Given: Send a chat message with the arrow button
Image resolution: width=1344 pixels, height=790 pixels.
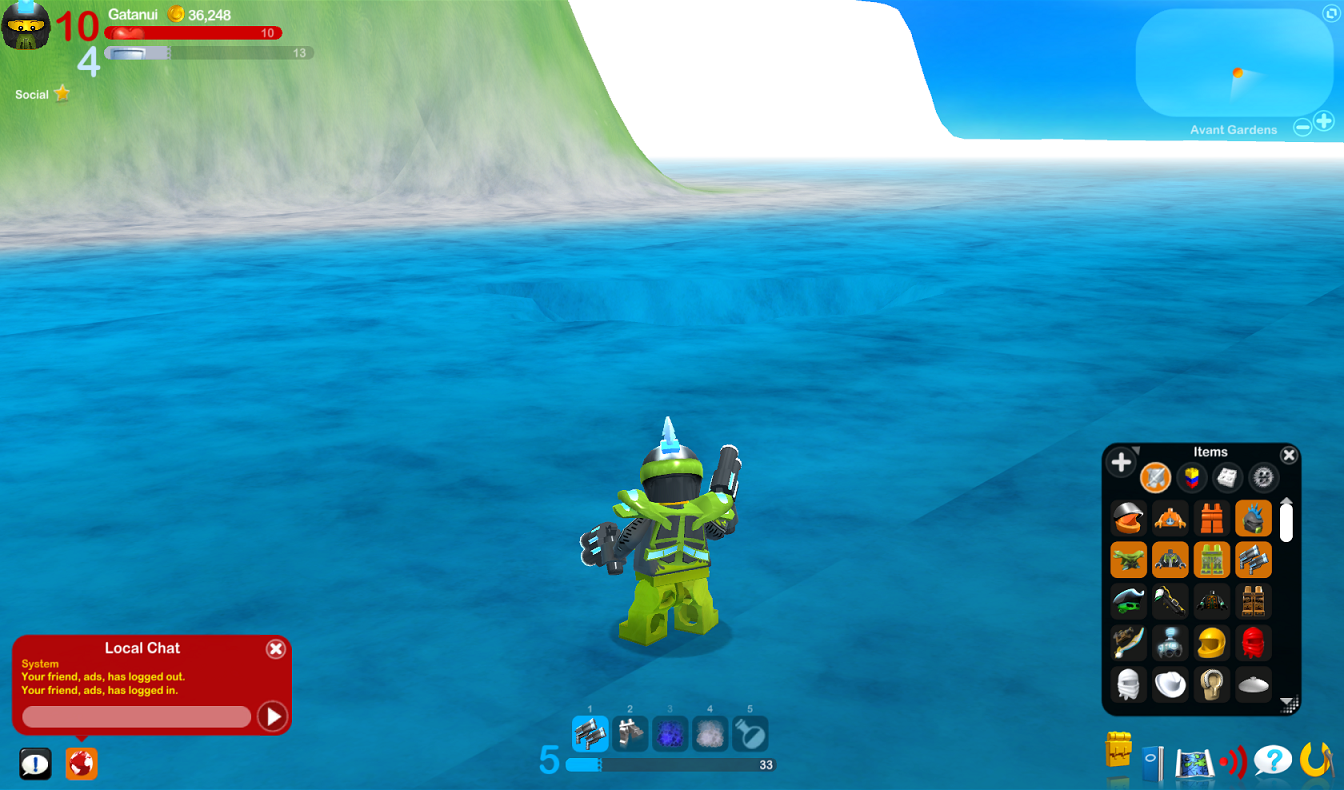Looking at the screenshot, I should point(272,716).
